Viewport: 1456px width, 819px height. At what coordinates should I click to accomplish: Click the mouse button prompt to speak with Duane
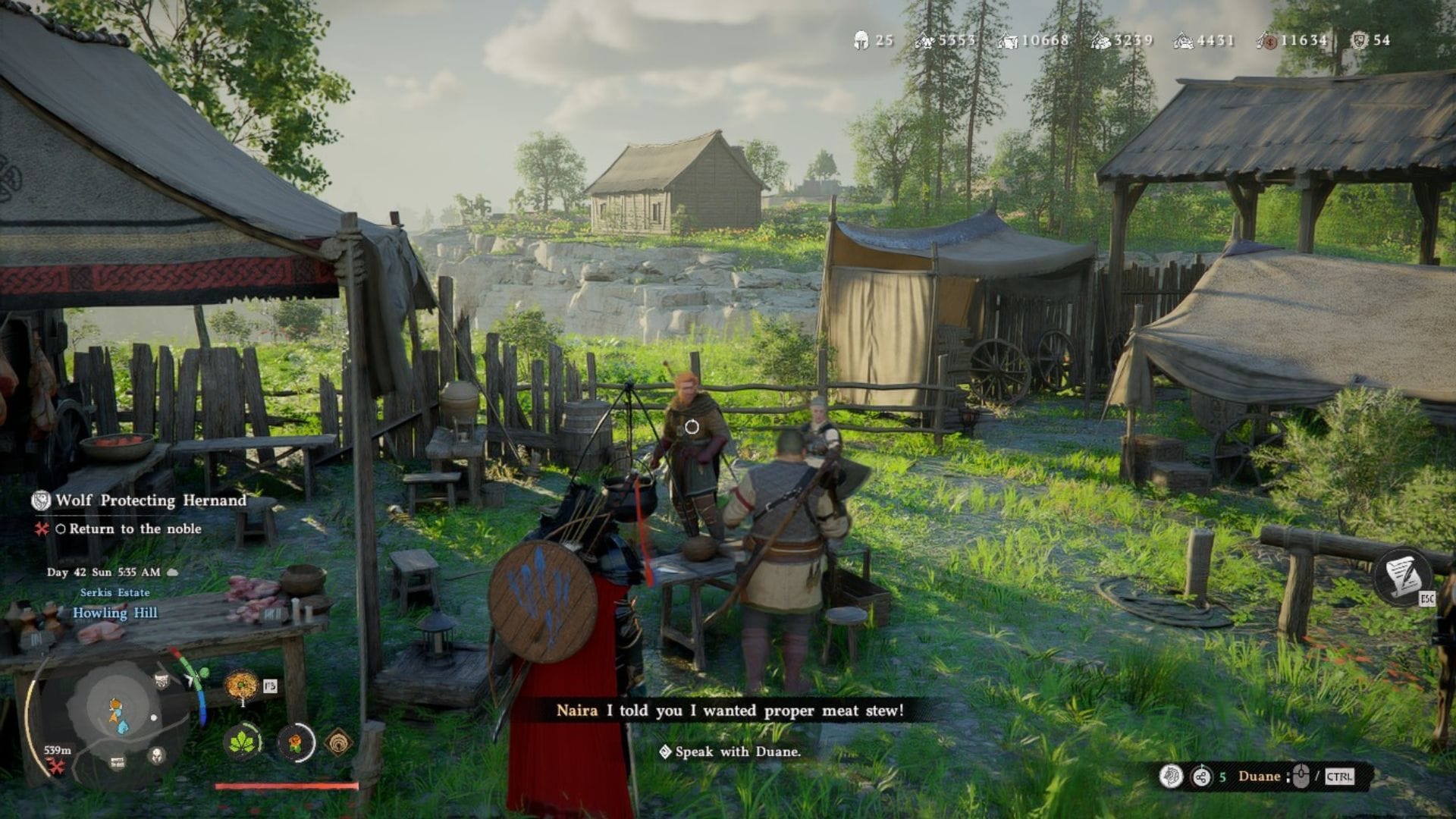[1301, 775]
